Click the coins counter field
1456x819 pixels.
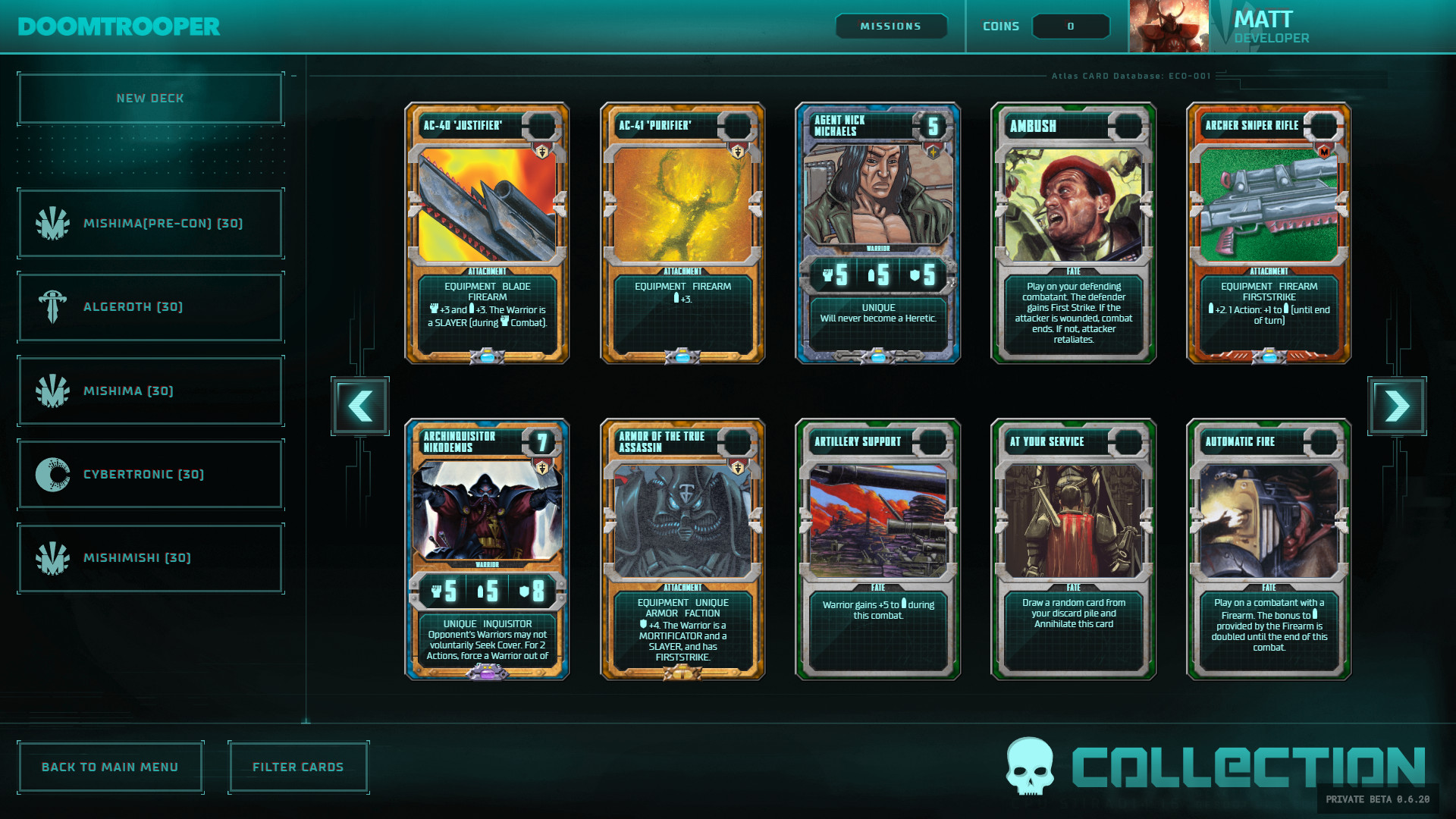pos(1071,26)
